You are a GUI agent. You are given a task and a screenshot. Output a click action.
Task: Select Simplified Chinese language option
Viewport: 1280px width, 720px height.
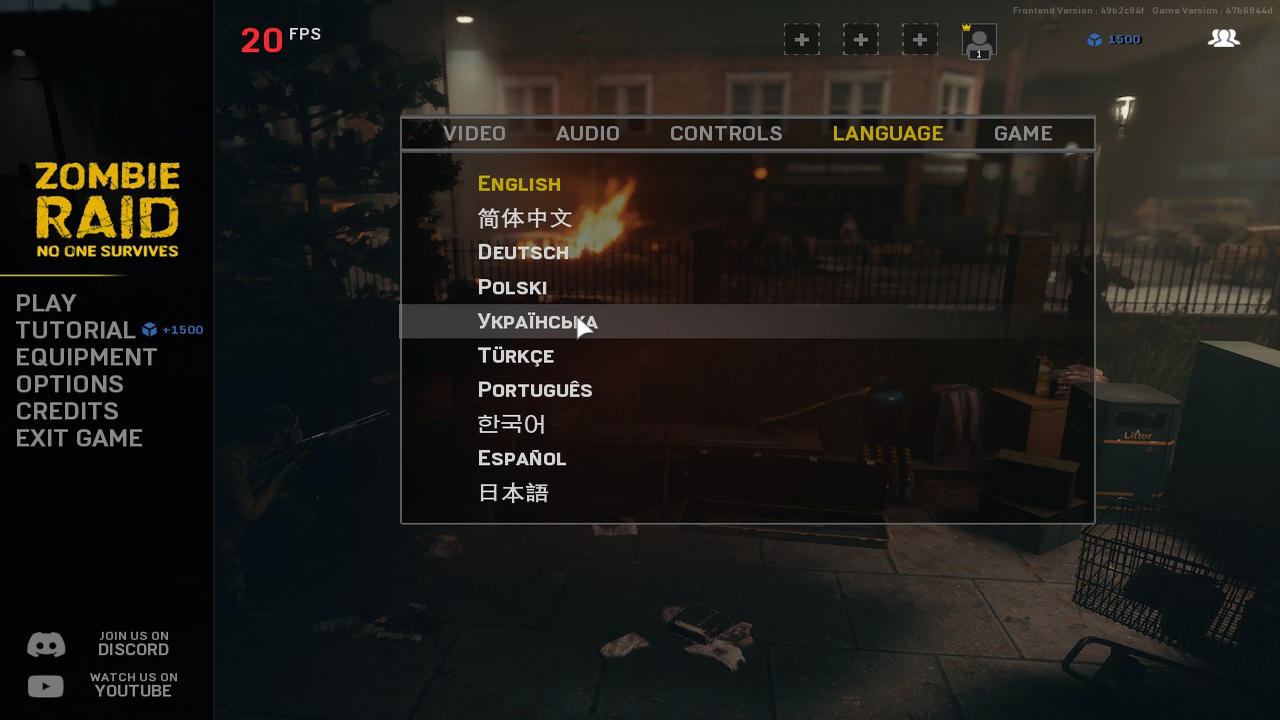point(525,218)
